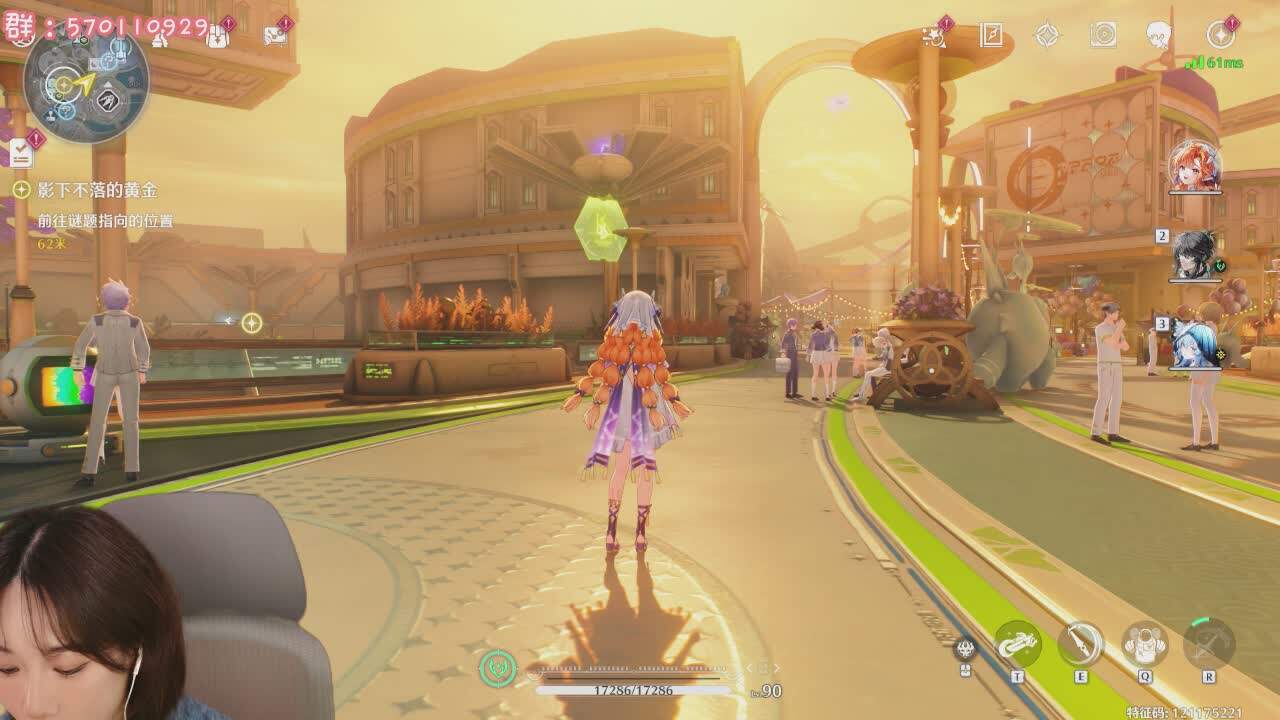Open the stars event icon with red badge
This screenshot has width=1280, height=720.
[935, 36]
